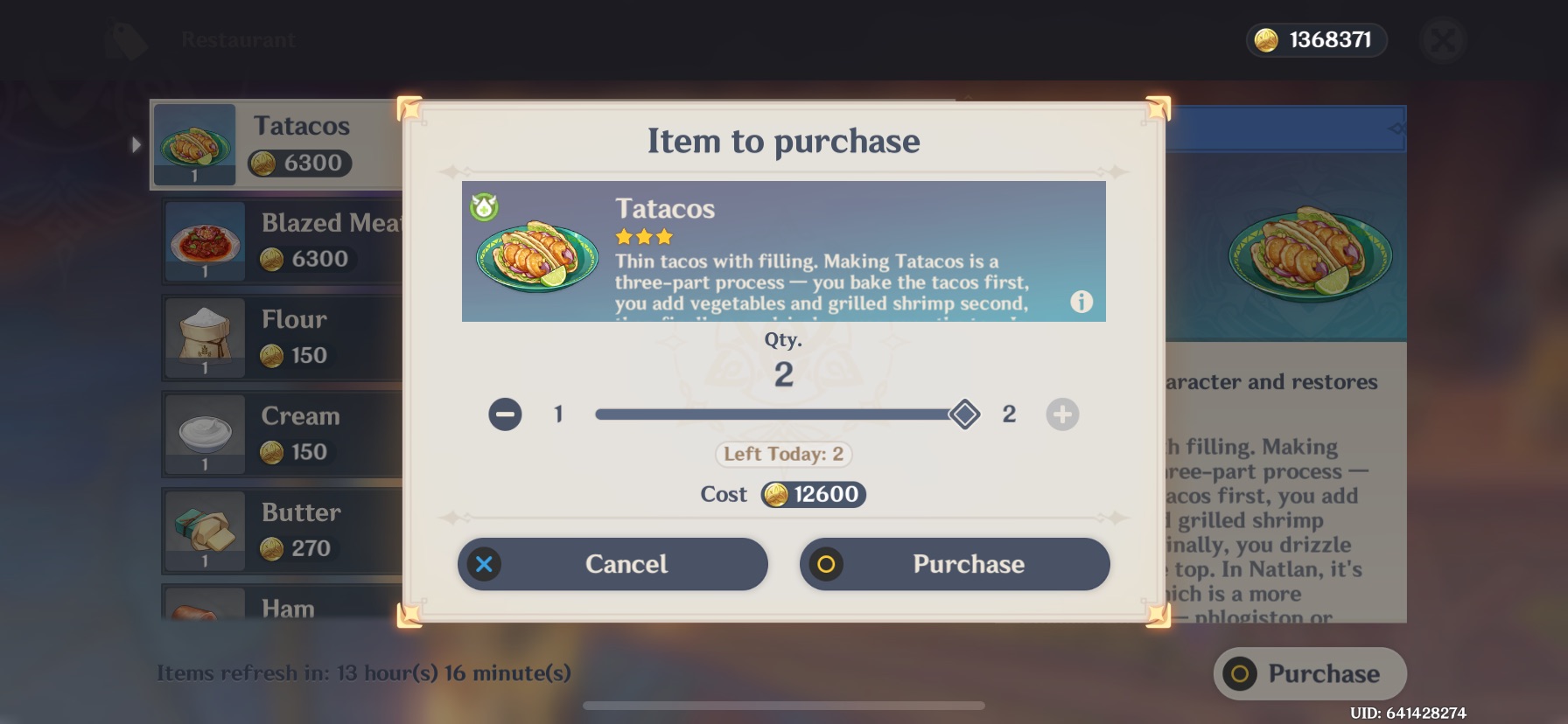Click Cancel to dismiss the purchase dialog
The width and height of the screenshot is (1568, 724).
click(x=612, y=564)
